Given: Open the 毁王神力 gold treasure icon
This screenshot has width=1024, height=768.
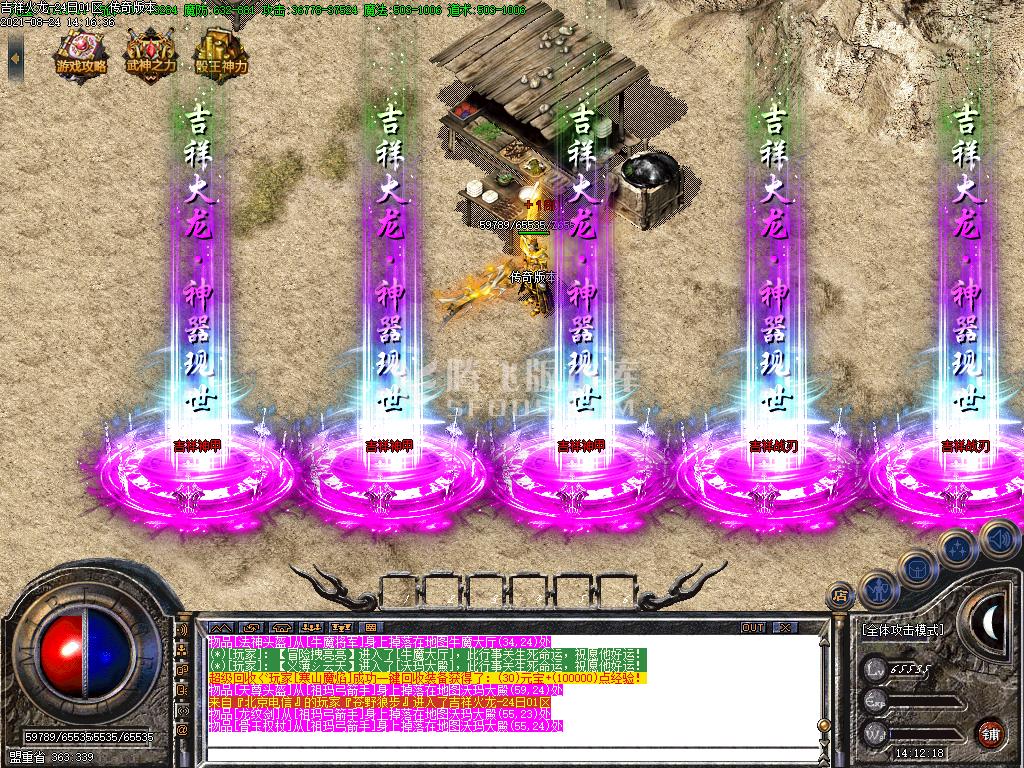Looking at the screenshot, I should point(221,51).
